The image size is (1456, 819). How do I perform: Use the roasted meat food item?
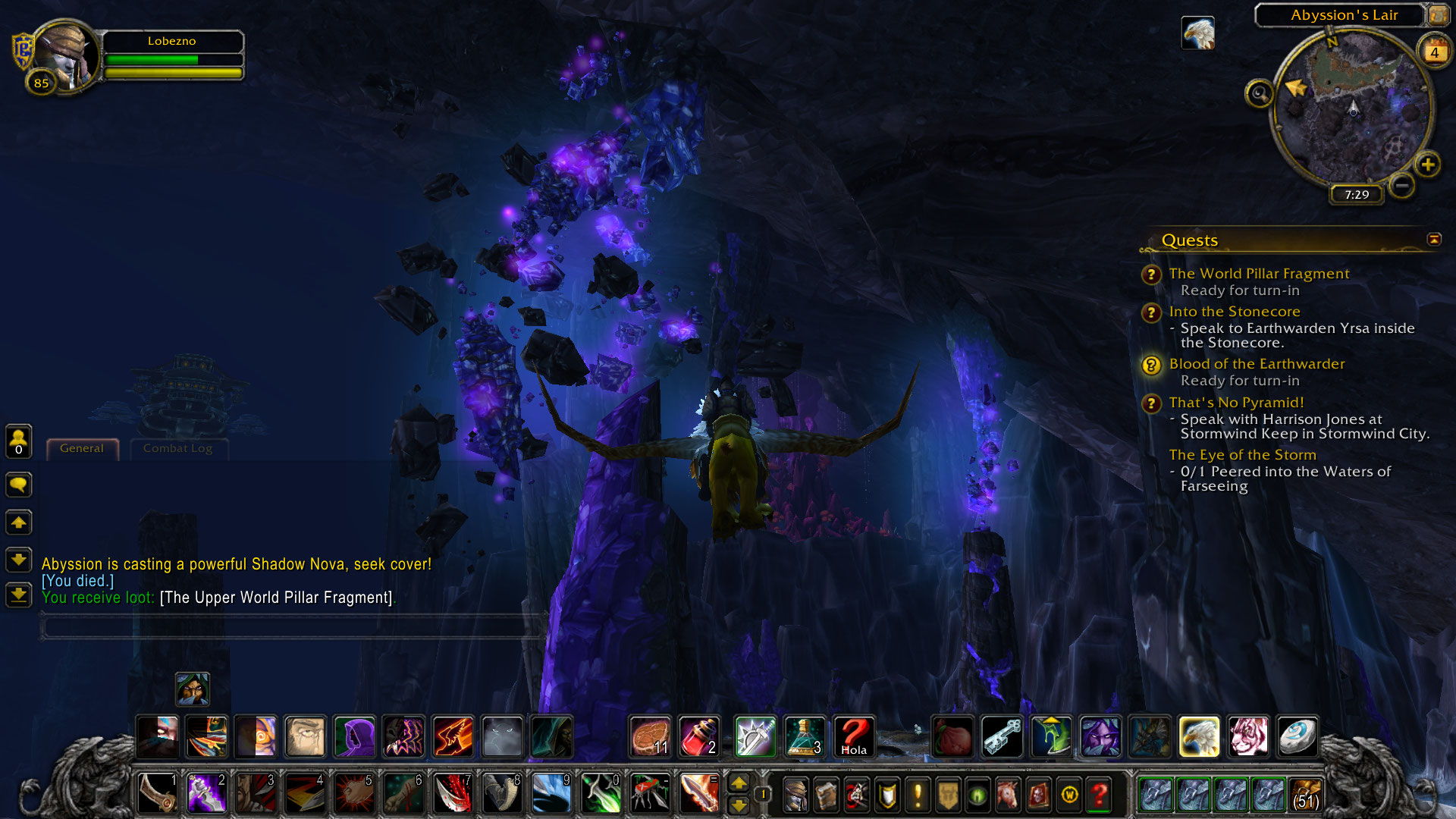pos(651,736)
